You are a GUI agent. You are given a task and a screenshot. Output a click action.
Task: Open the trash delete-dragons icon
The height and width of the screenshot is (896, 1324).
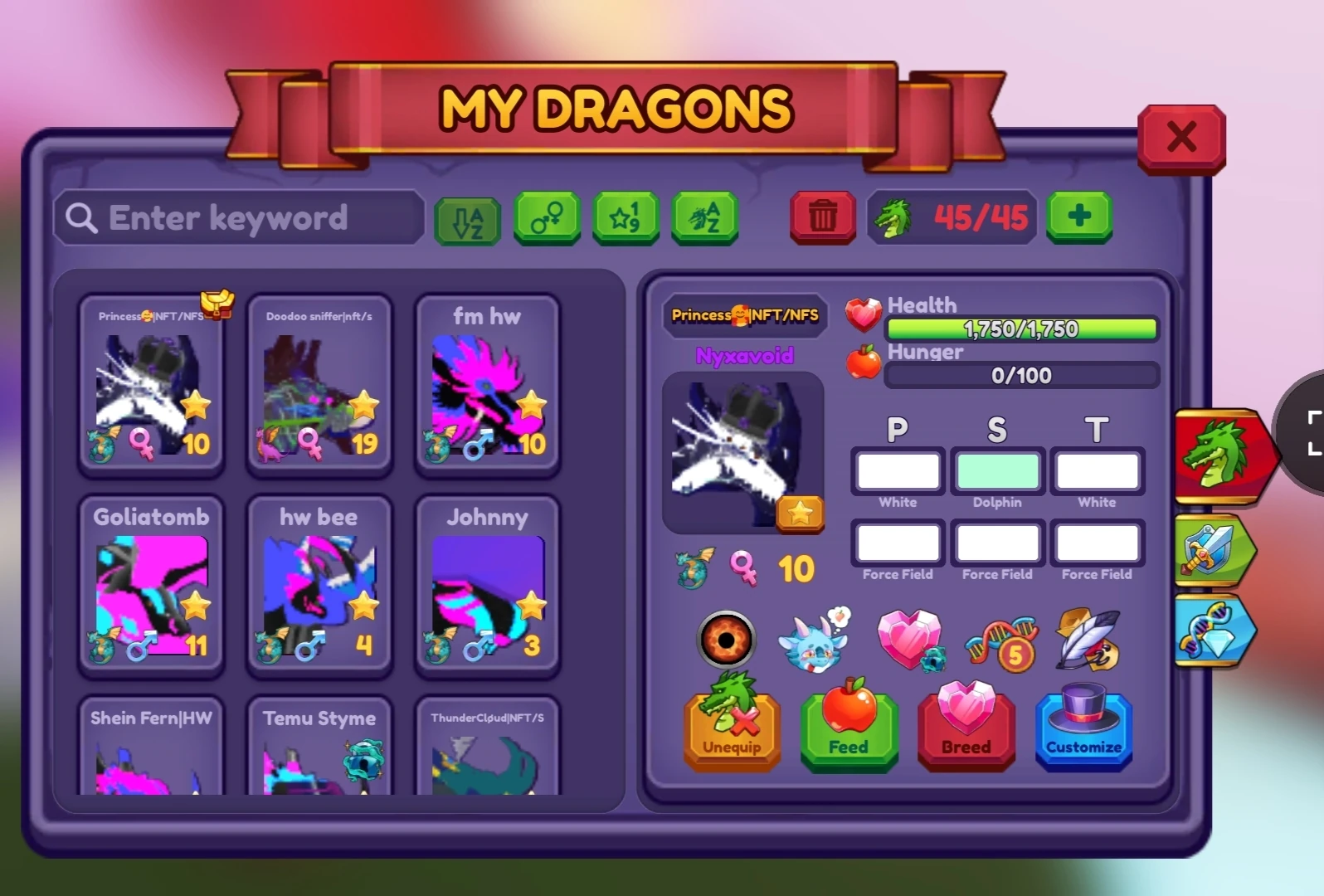point(821,218)
